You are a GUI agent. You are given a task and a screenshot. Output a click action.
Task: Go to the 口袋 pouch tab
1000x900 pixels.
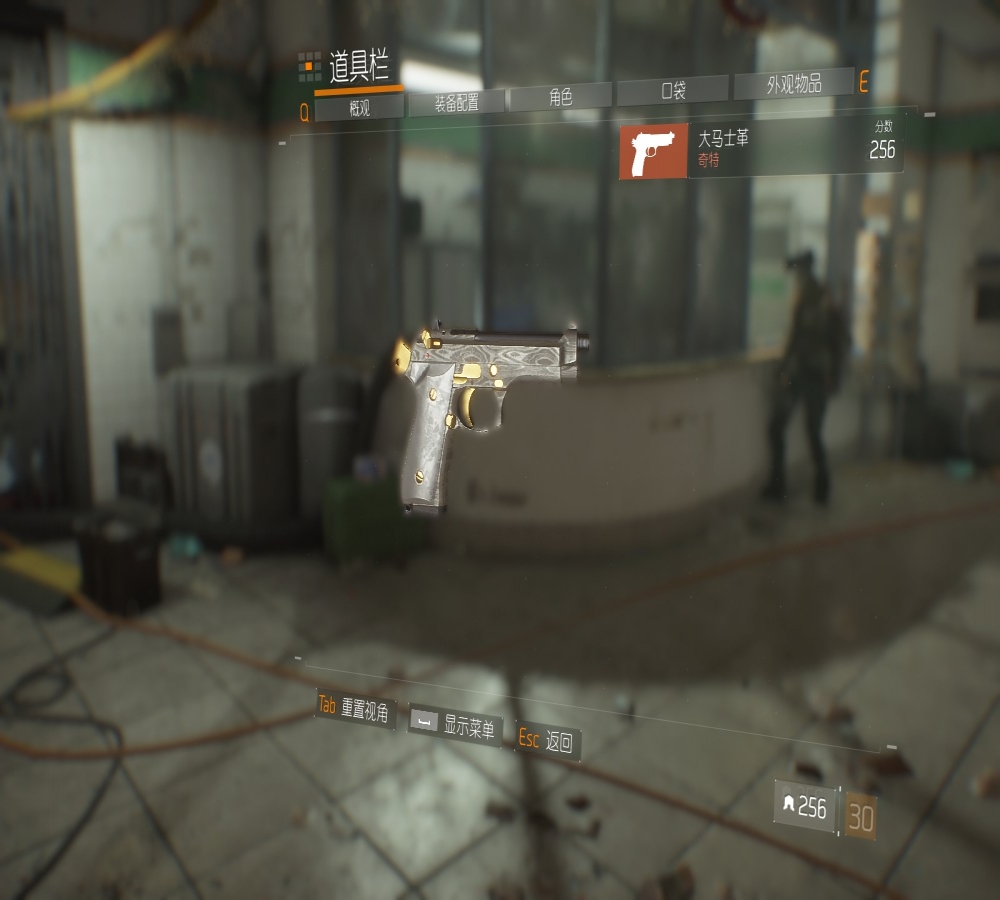tap(673, 91)
